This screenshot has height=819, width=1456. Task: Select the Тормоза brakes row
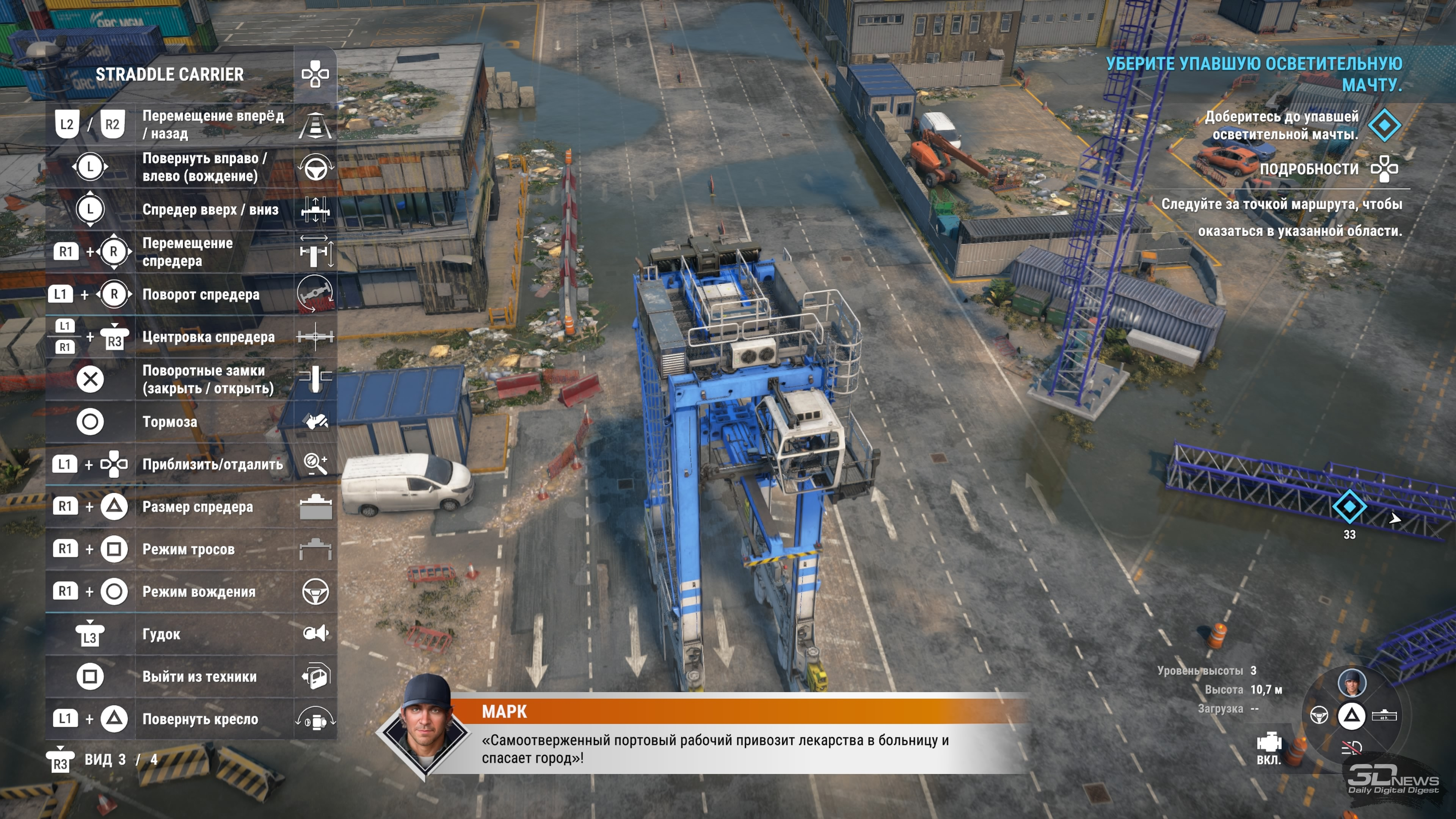191,422
